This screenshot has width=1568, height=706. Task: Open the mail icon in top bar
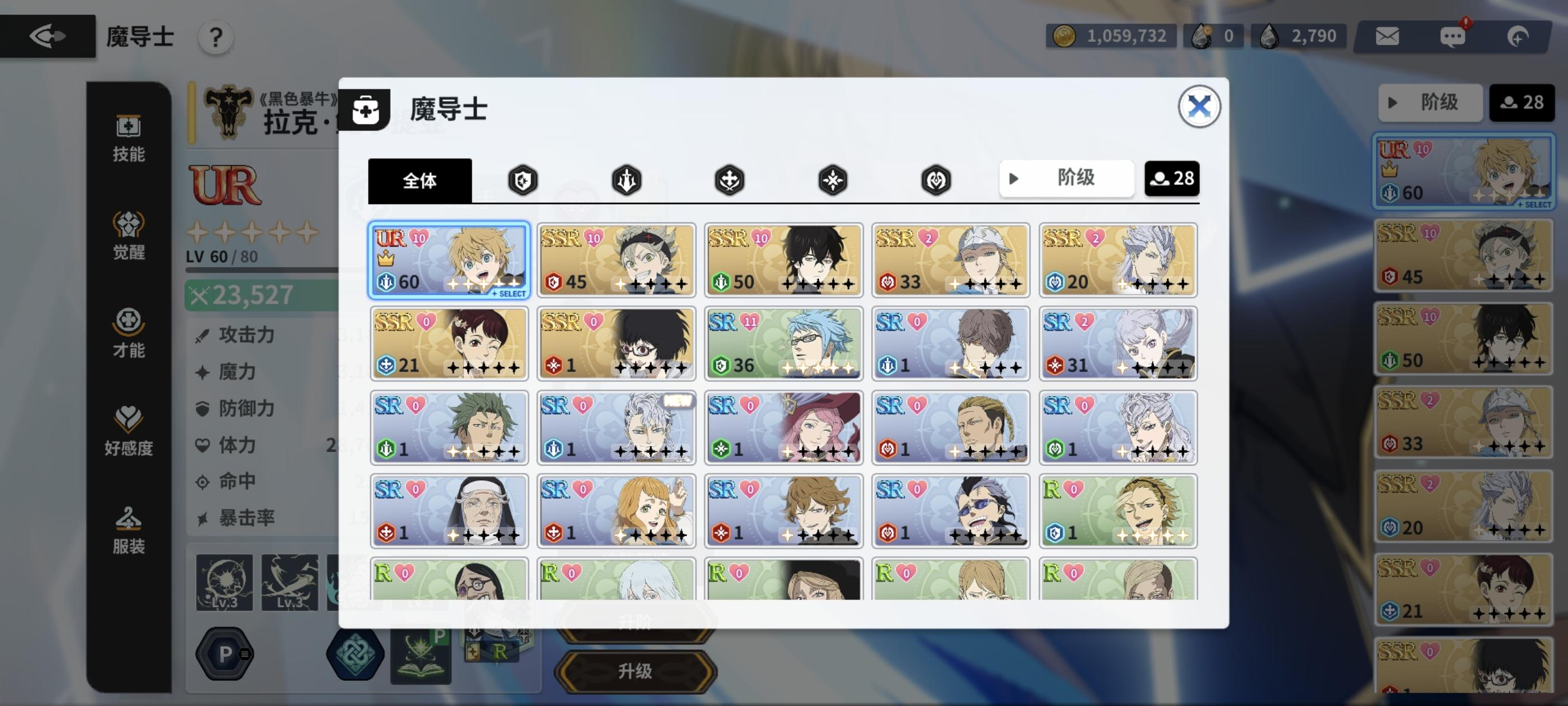[1387, 36]
